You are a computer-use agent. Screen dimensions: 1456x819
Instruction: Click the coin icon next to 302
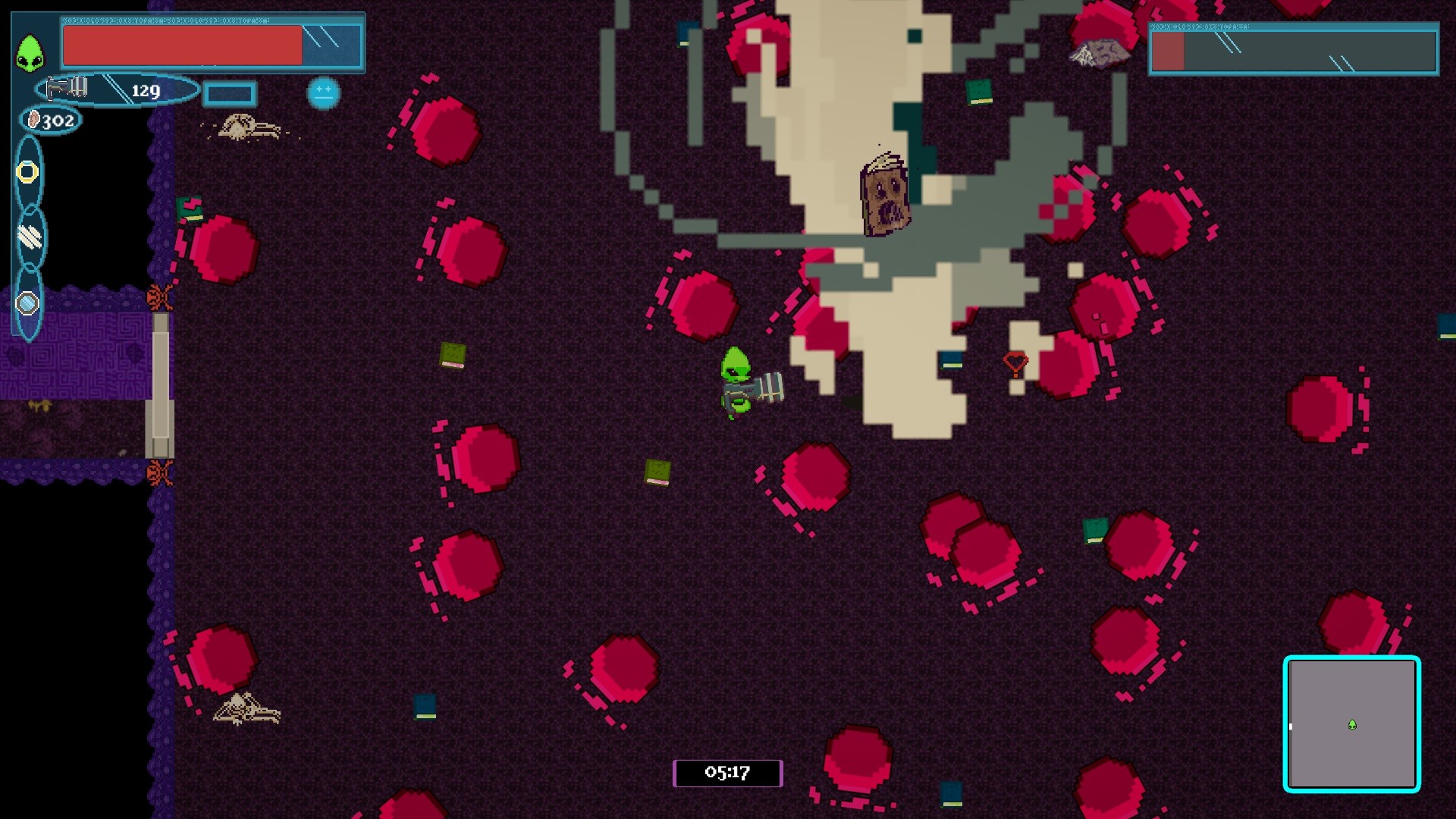pos(32,119)
